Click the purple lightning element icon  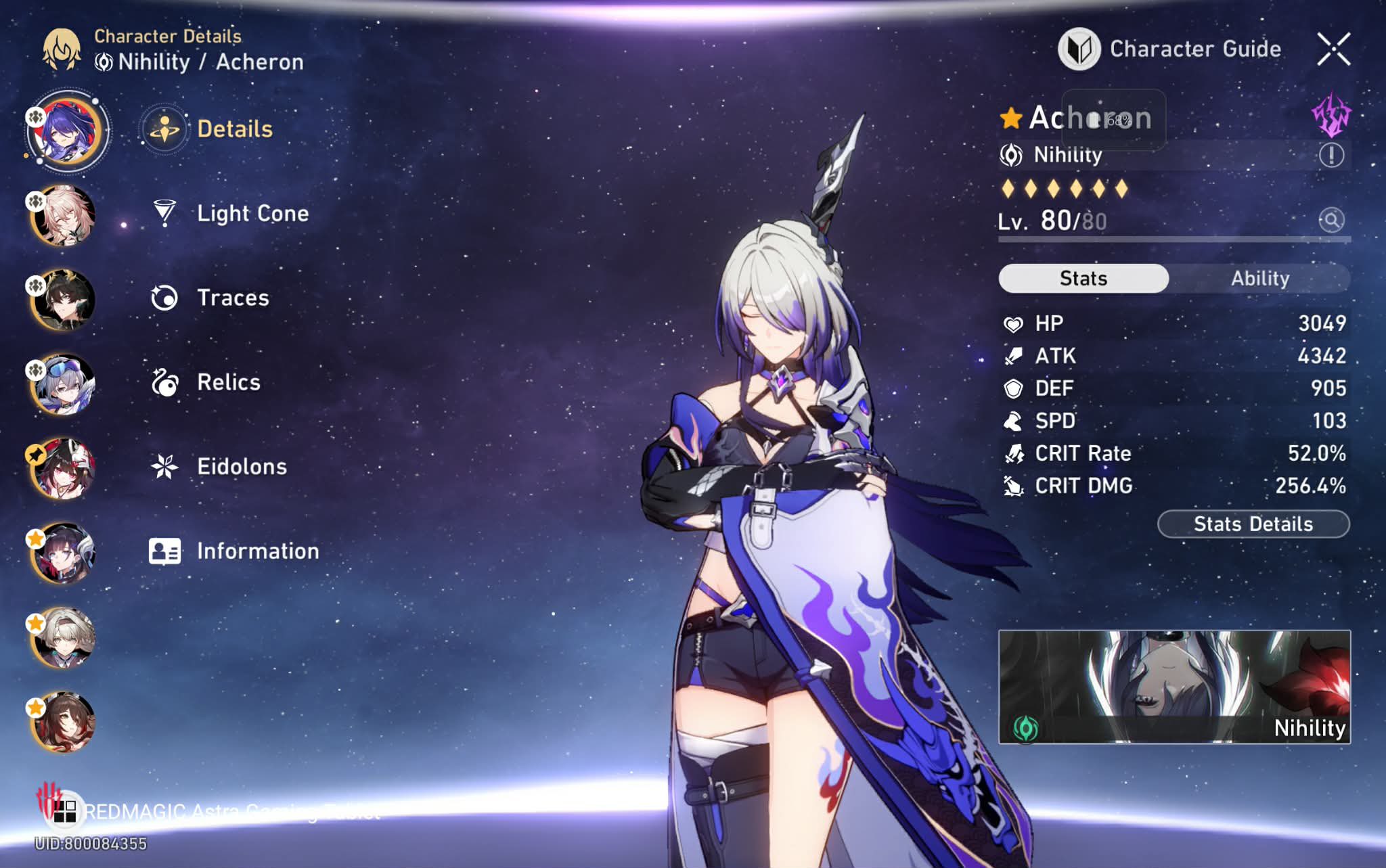click(x=1331, y=115)
